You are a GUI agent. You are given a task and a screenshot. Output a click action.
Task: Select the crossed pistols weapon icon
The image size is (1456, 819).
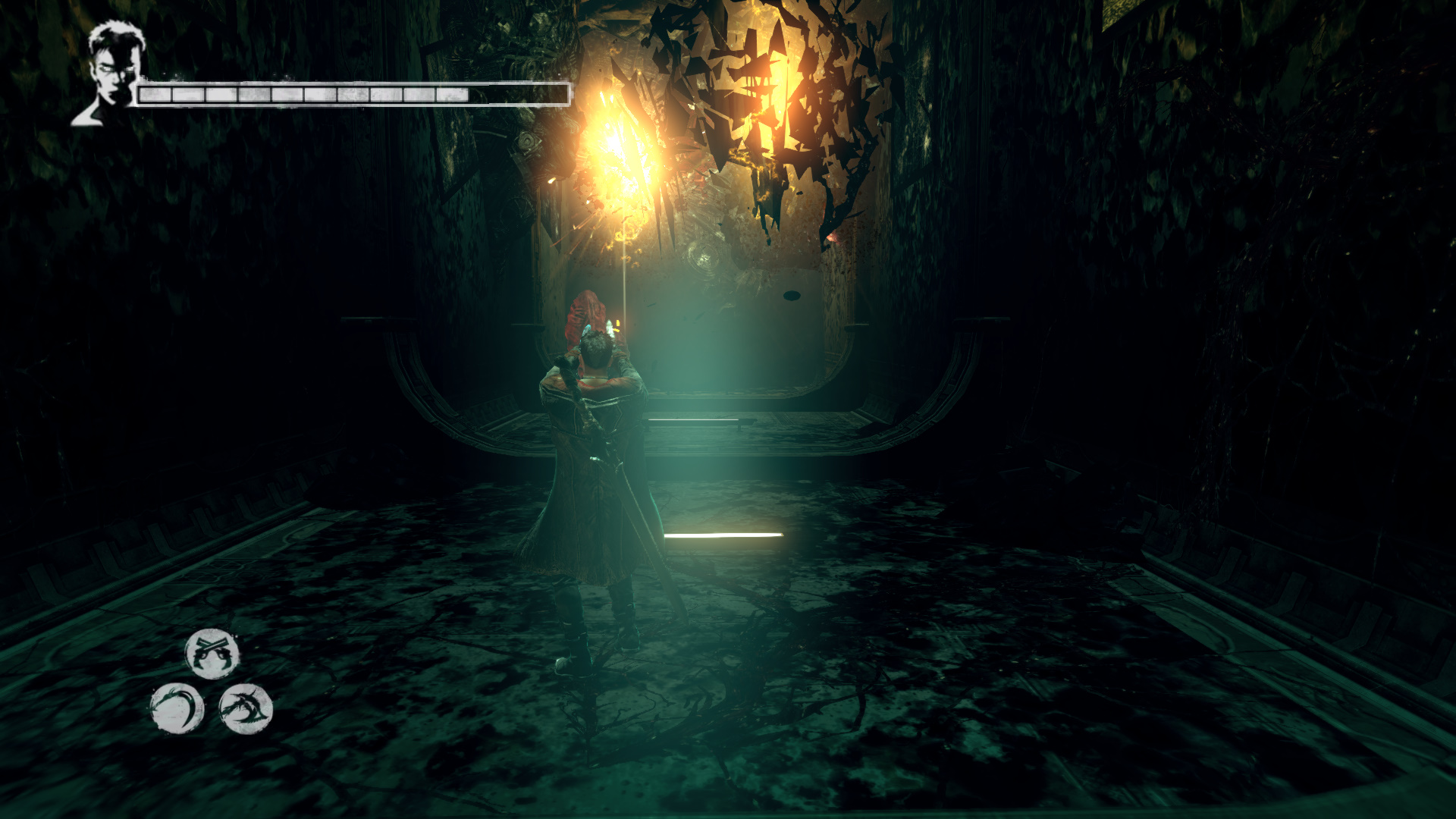(212, 654)
